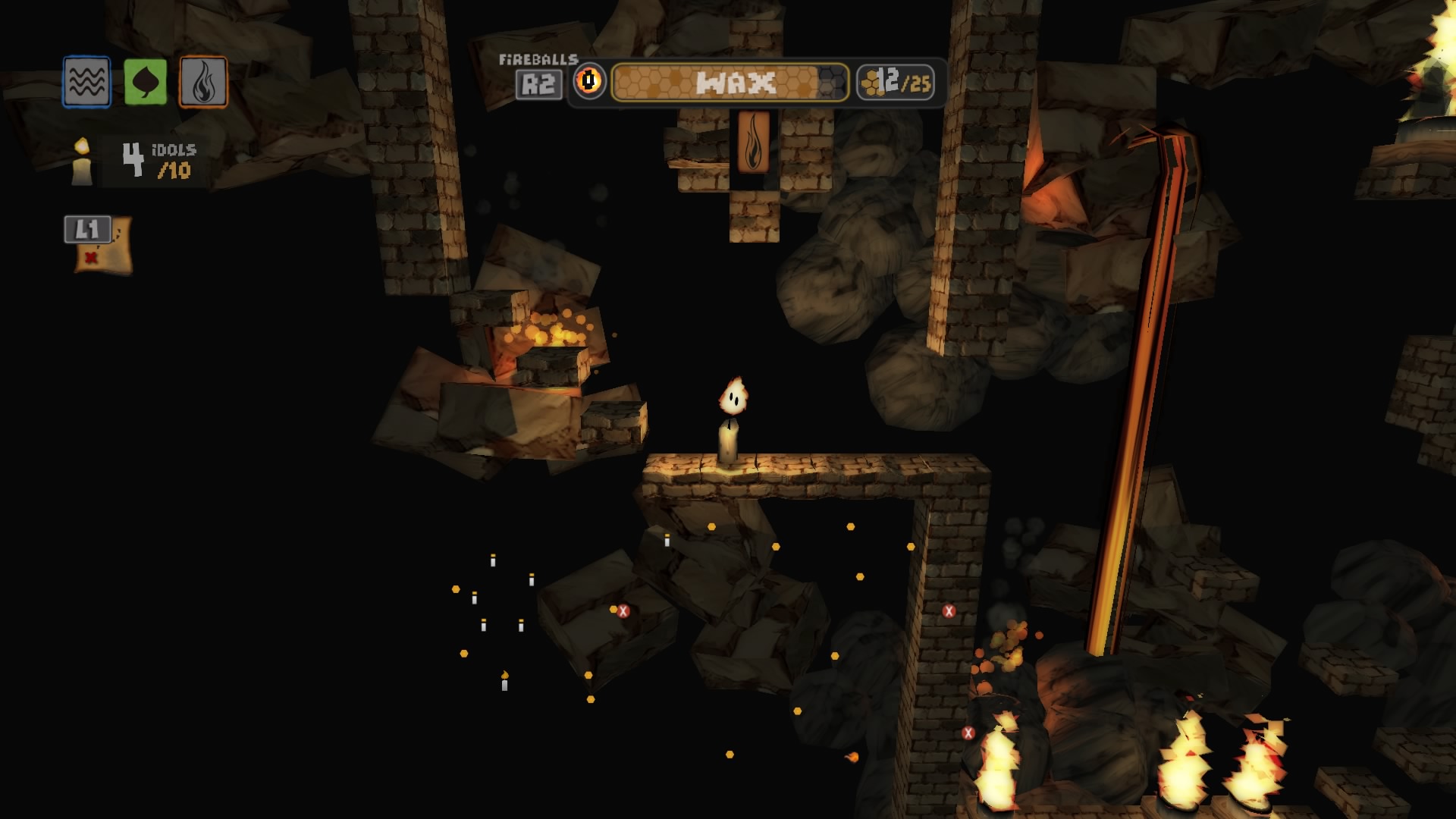
Task: Expand the wax collectible 12/25 panel
Action: 895,83
